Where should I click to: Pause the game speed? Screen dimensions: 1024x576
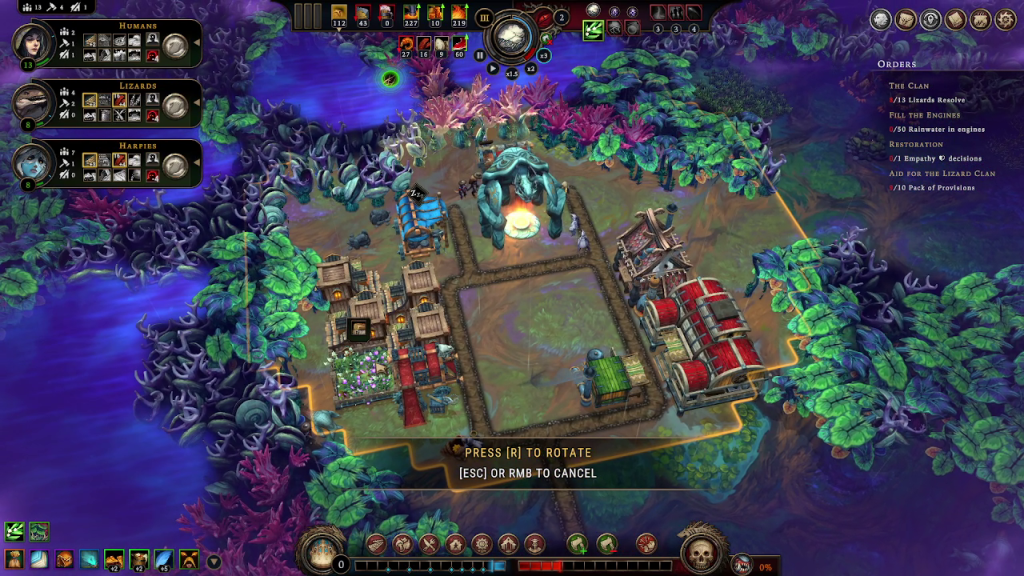coord(480,56)
